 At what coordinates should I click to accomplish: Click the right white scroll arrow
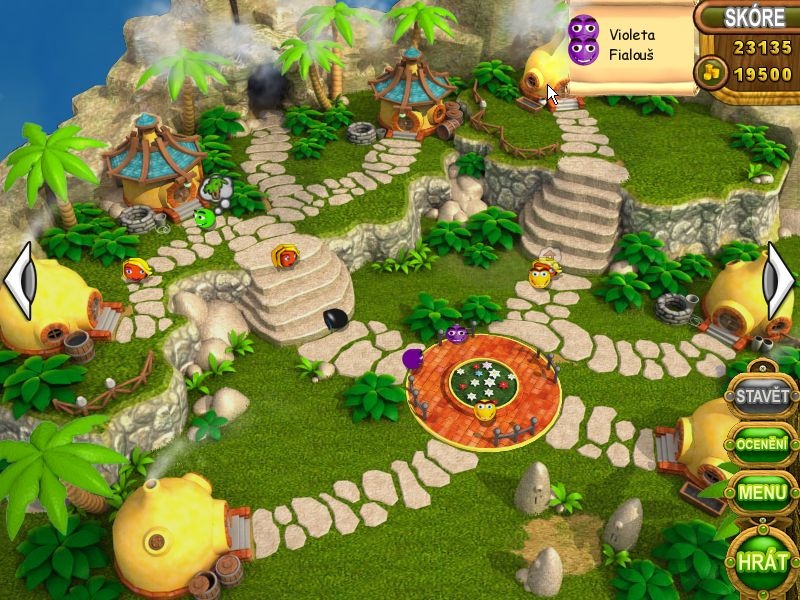pyautogui.click(x=779, y=281)
